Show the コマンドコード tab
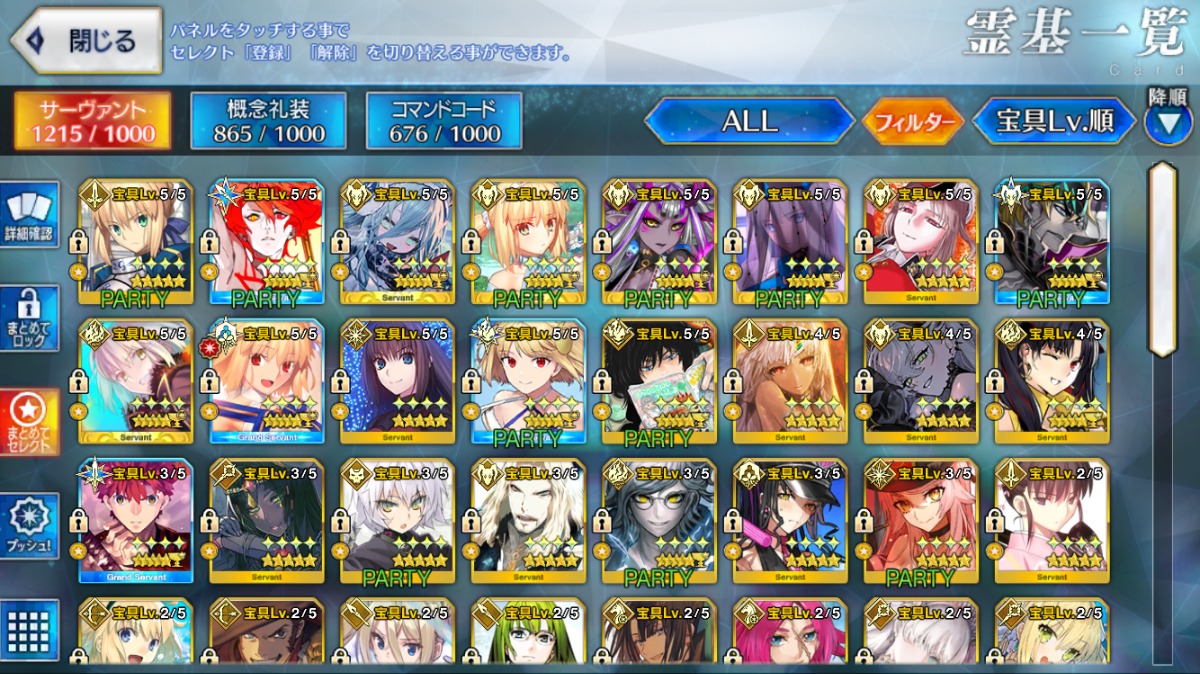Viewport: 1200px width, 674px height. click(444, 121)
